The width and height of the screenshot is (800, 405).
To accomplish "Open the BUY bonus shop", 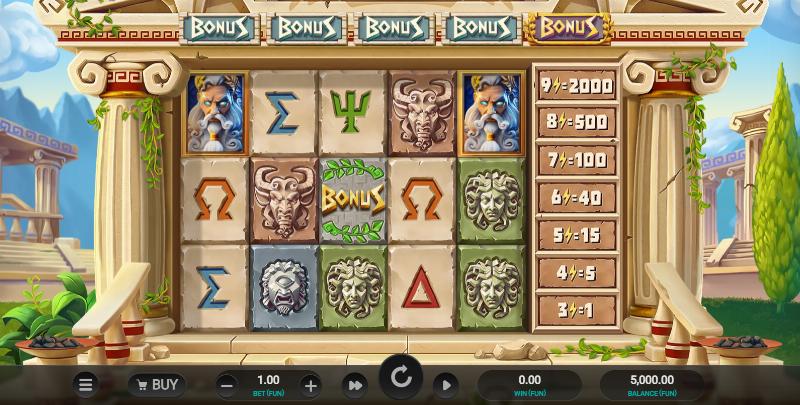I will pyautogui.click(x=156, y=384).
